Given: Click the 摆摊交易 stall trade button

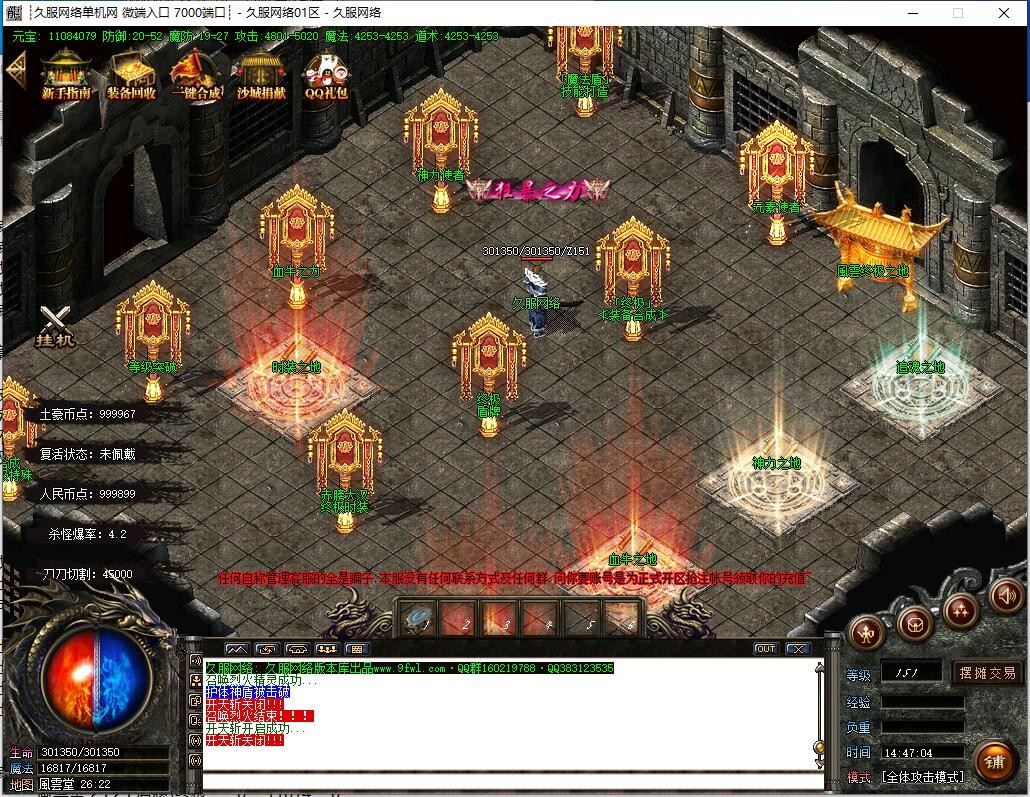Looking at the screenshot, I should 987,673.
